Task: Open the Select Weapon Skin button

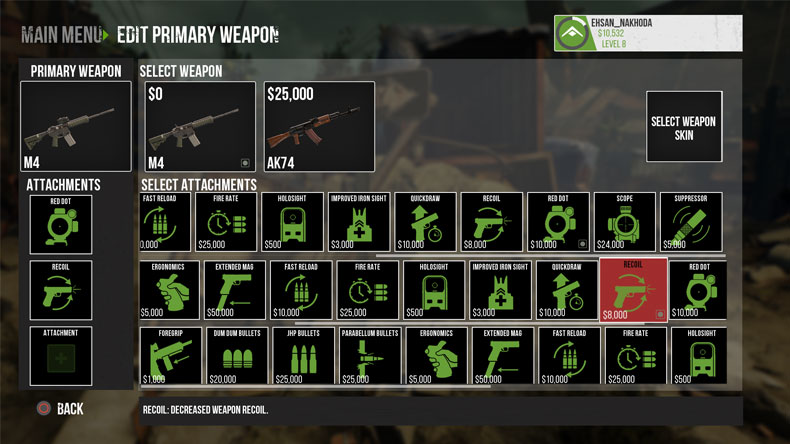Action: [x=684, y=127]
